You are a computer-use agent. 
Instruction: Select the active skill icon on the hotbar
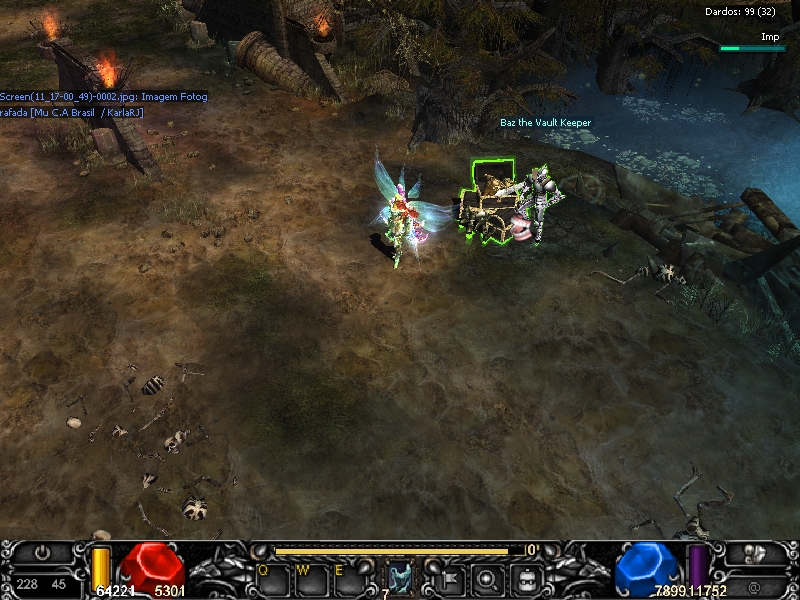[x=400, y=578]
